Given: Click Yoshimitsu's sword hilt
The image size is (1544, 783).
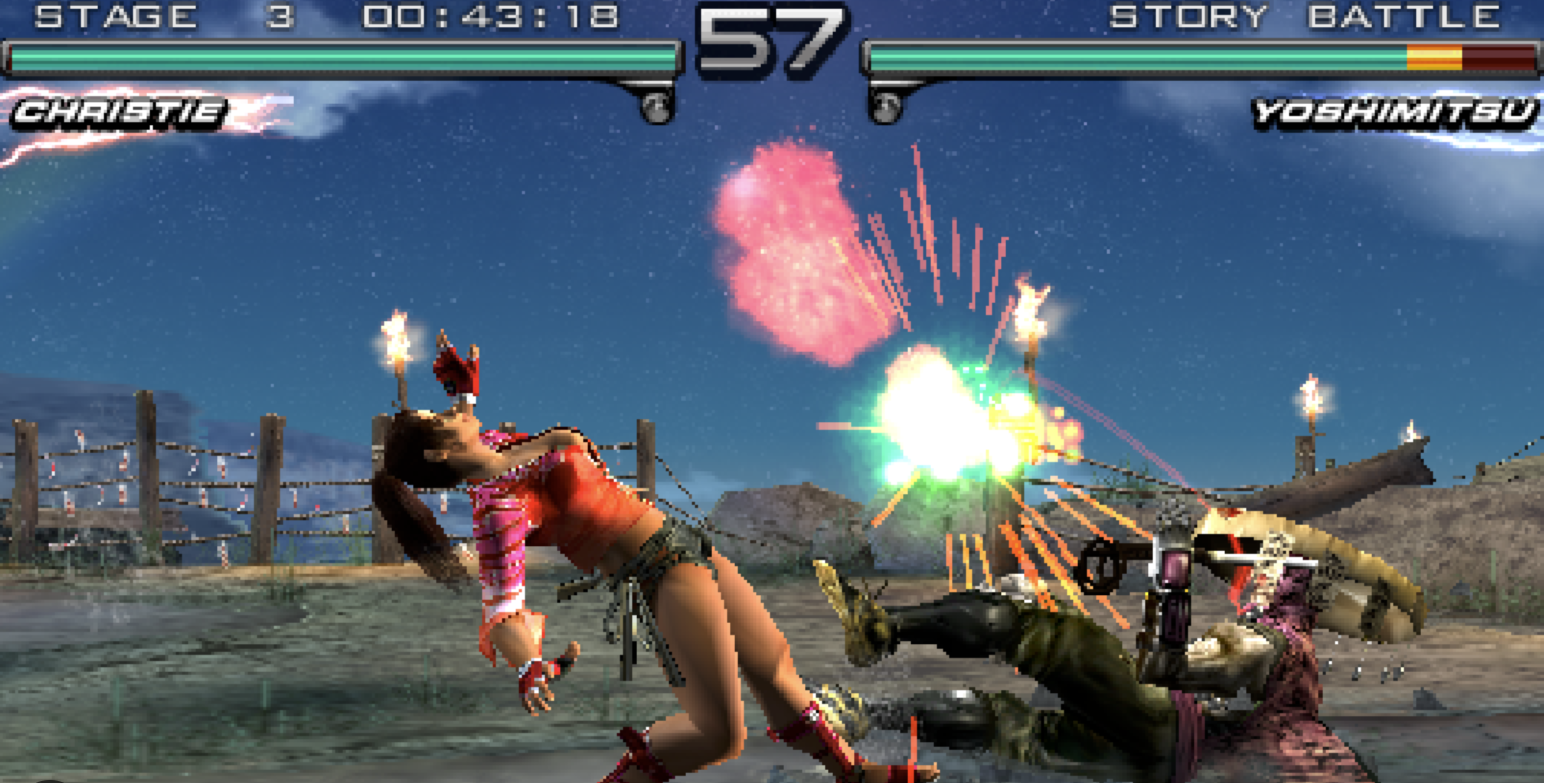Looking at the screenshot, I should tap(1100, 565).
